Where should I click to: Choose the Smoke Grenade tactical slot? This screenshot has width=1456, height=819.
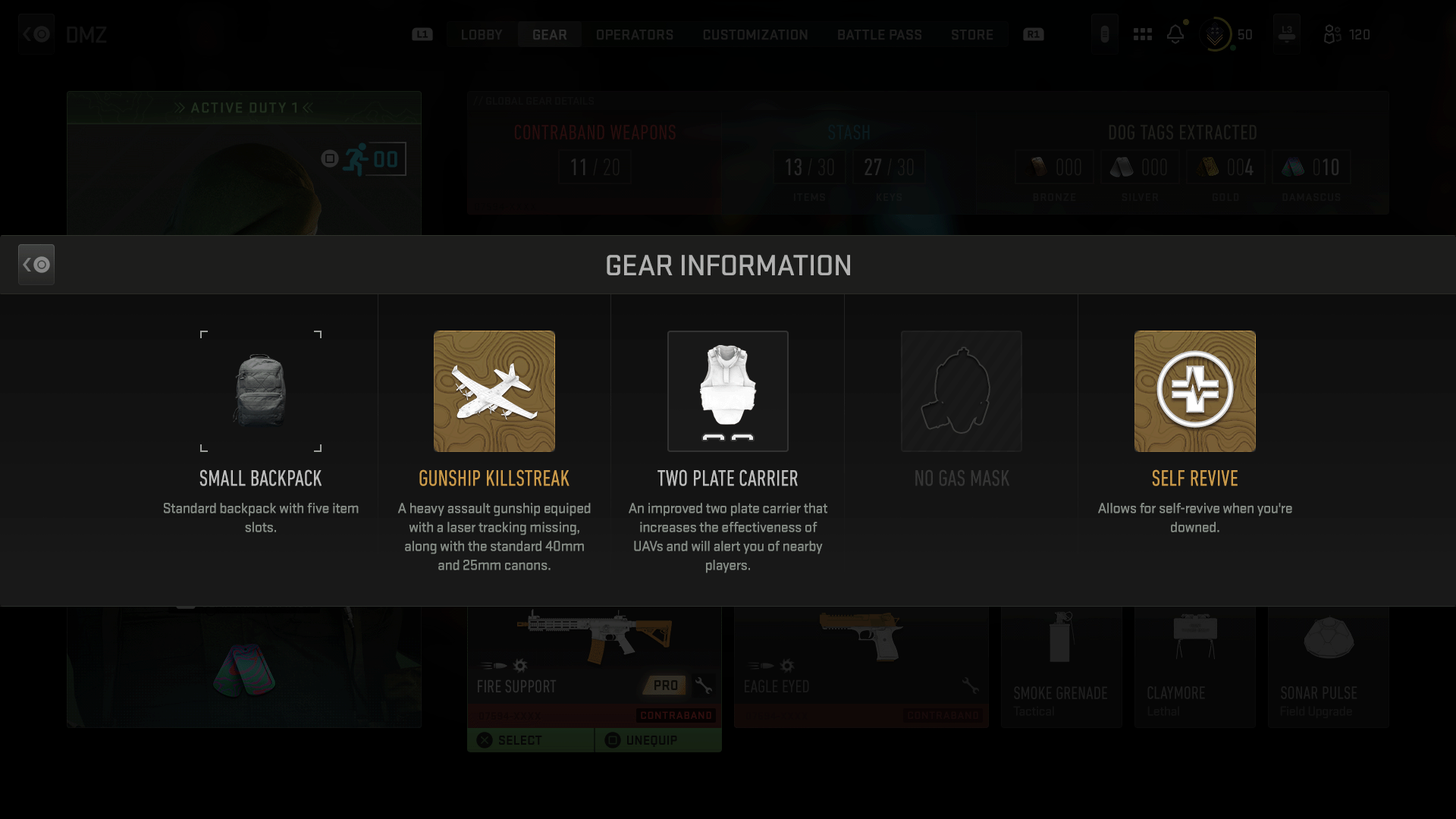point(1061,666)
